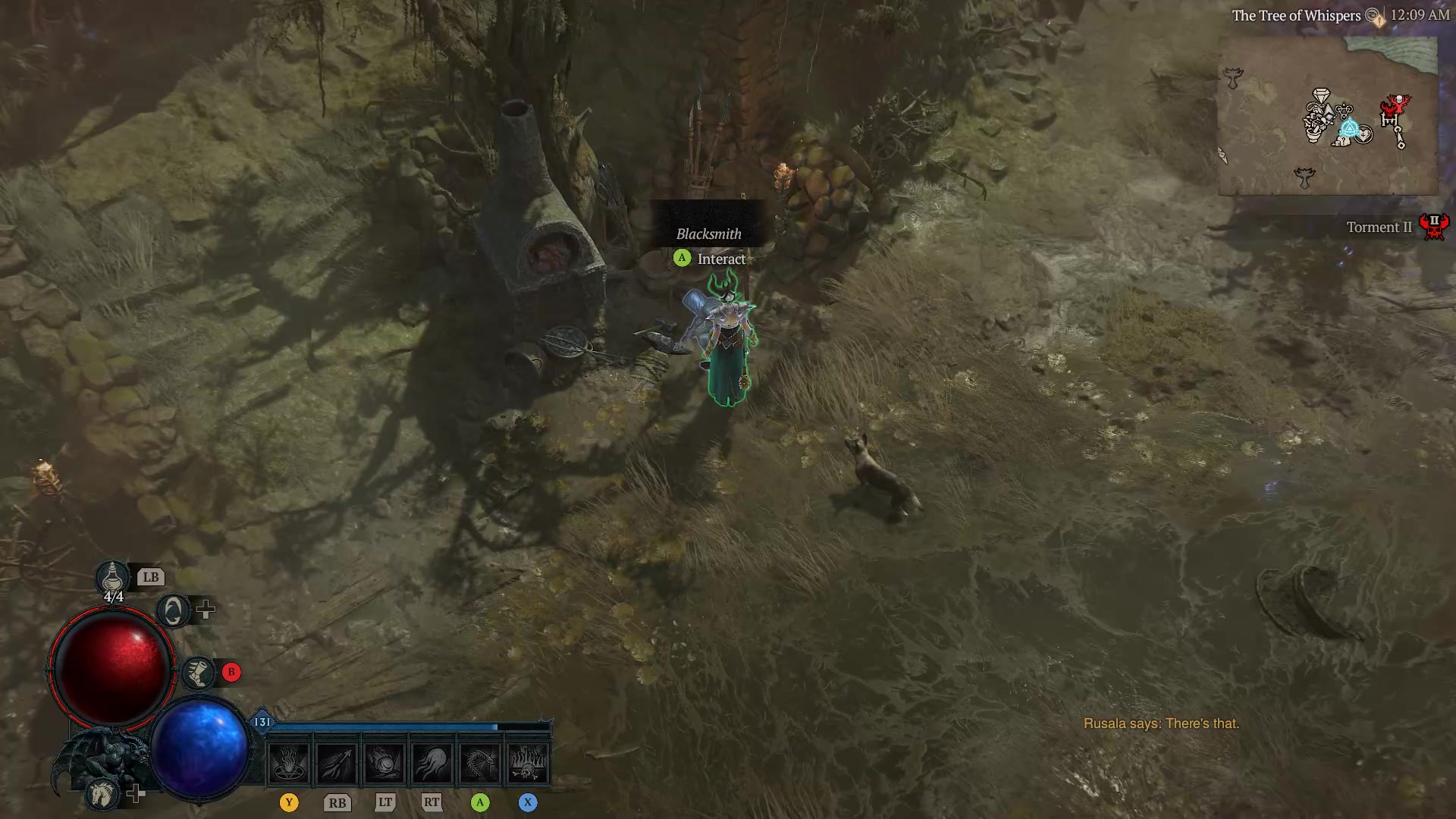This screenshot has width=1456, height=819.
Task: Select the Hydra serpent skill icon
Action: [480, 762]
